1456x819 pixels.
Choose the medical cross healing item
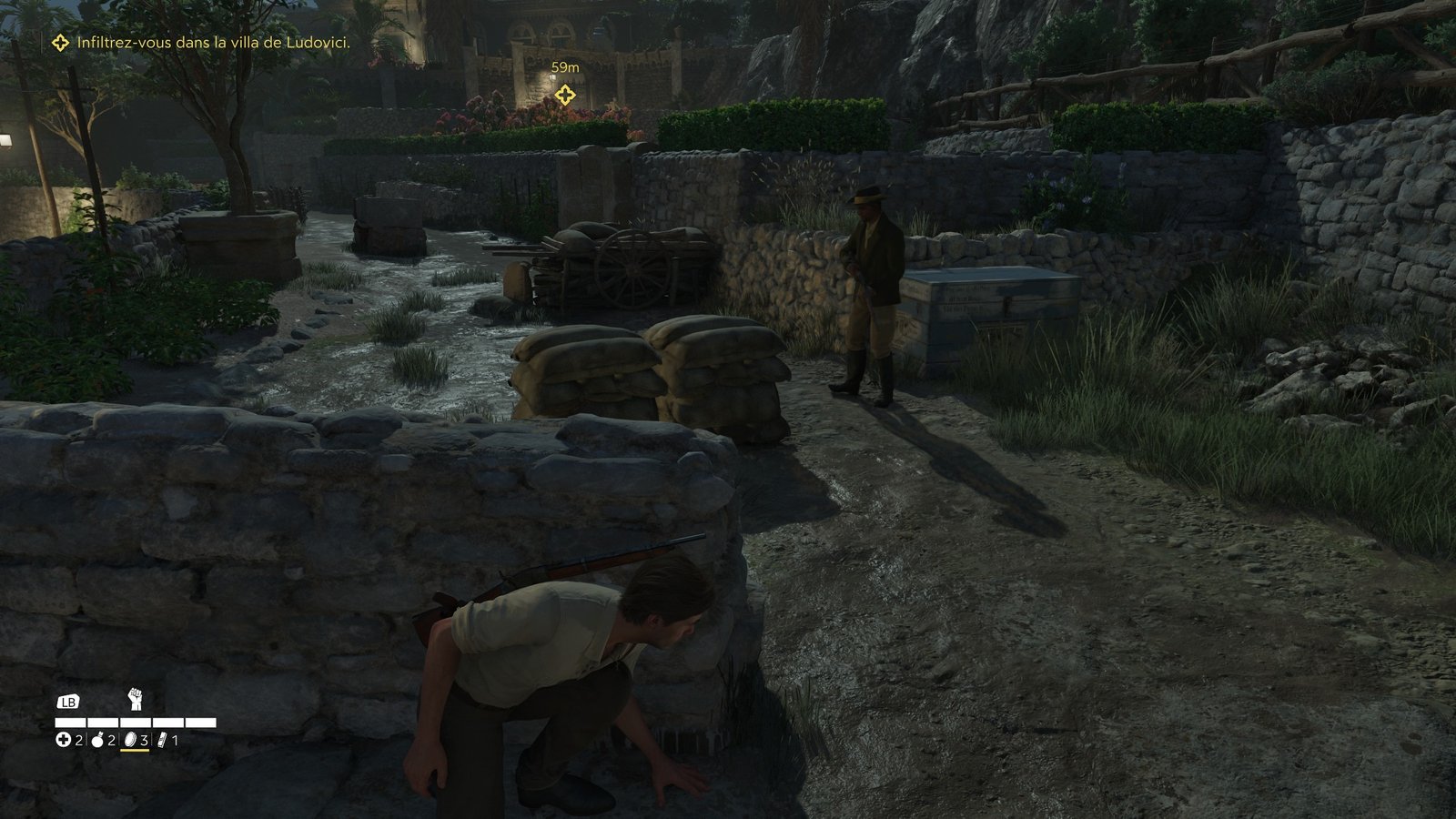point(64,741)
